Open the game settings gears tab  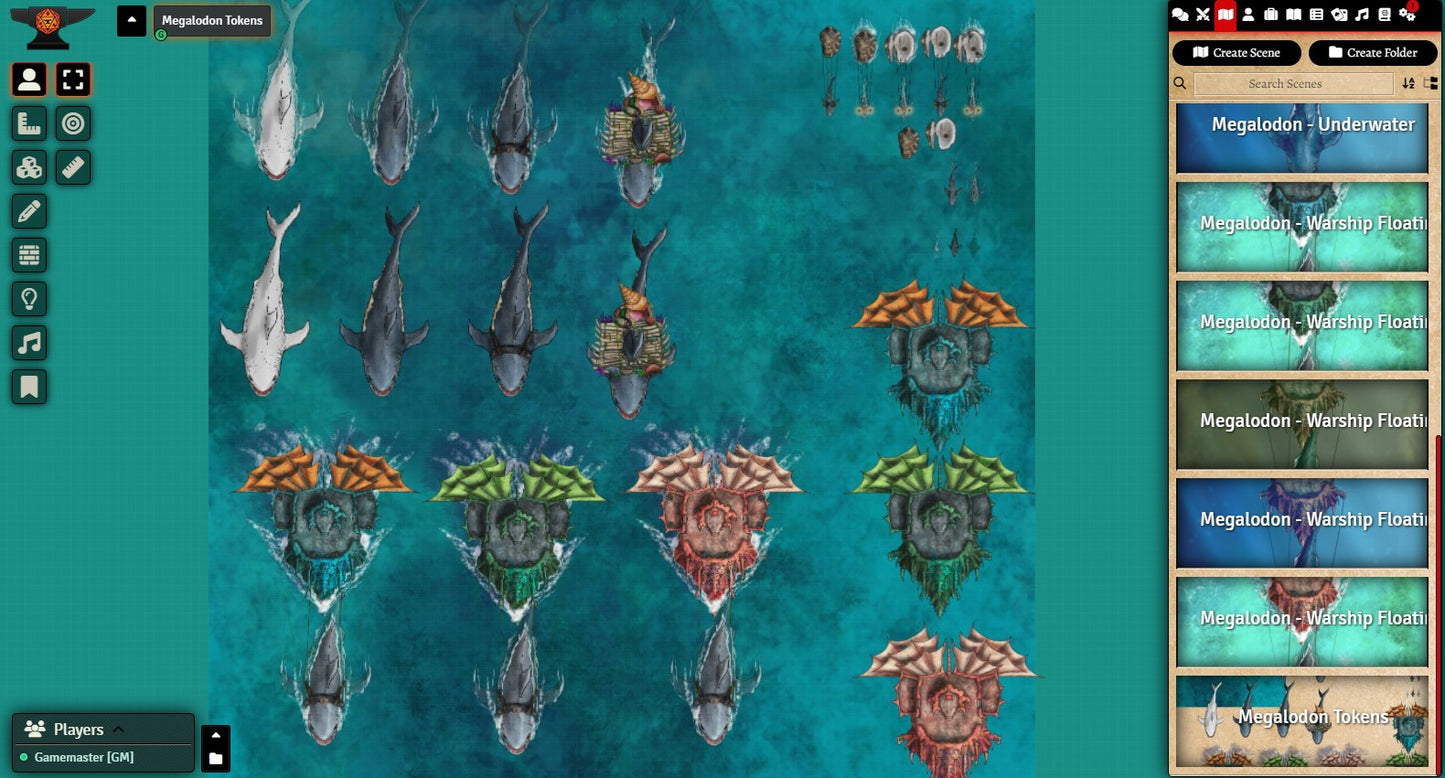pos(1407,14)
